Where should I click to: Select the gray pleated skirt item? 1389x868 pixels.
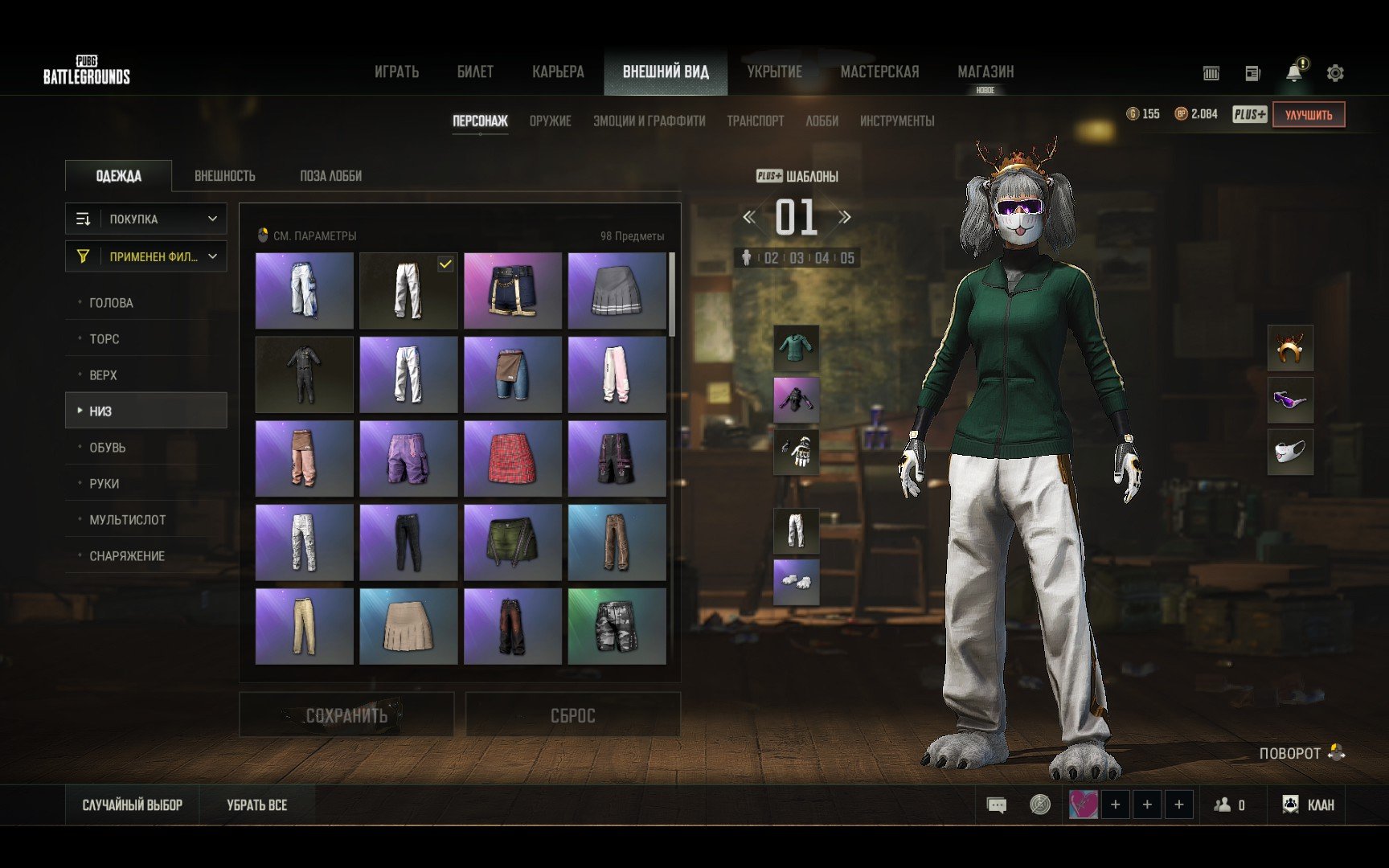tap(617, 291)
